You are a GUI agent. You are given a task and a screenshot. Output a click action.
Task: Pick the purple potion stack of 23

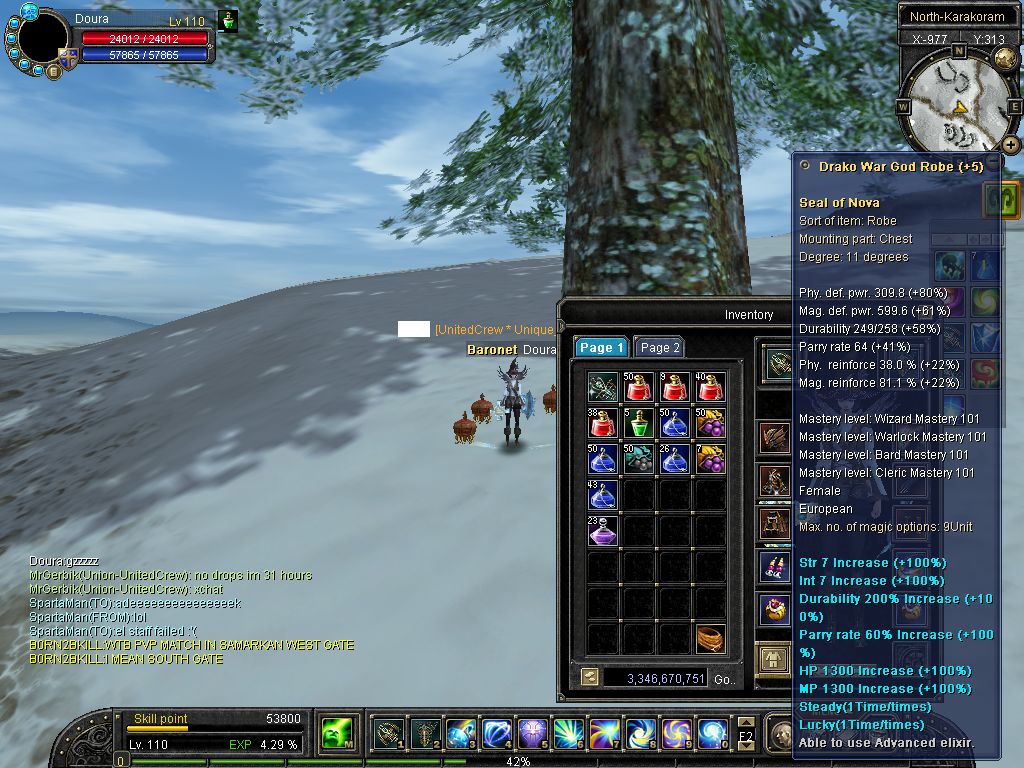pyautogui.click(x=603, y=530)
